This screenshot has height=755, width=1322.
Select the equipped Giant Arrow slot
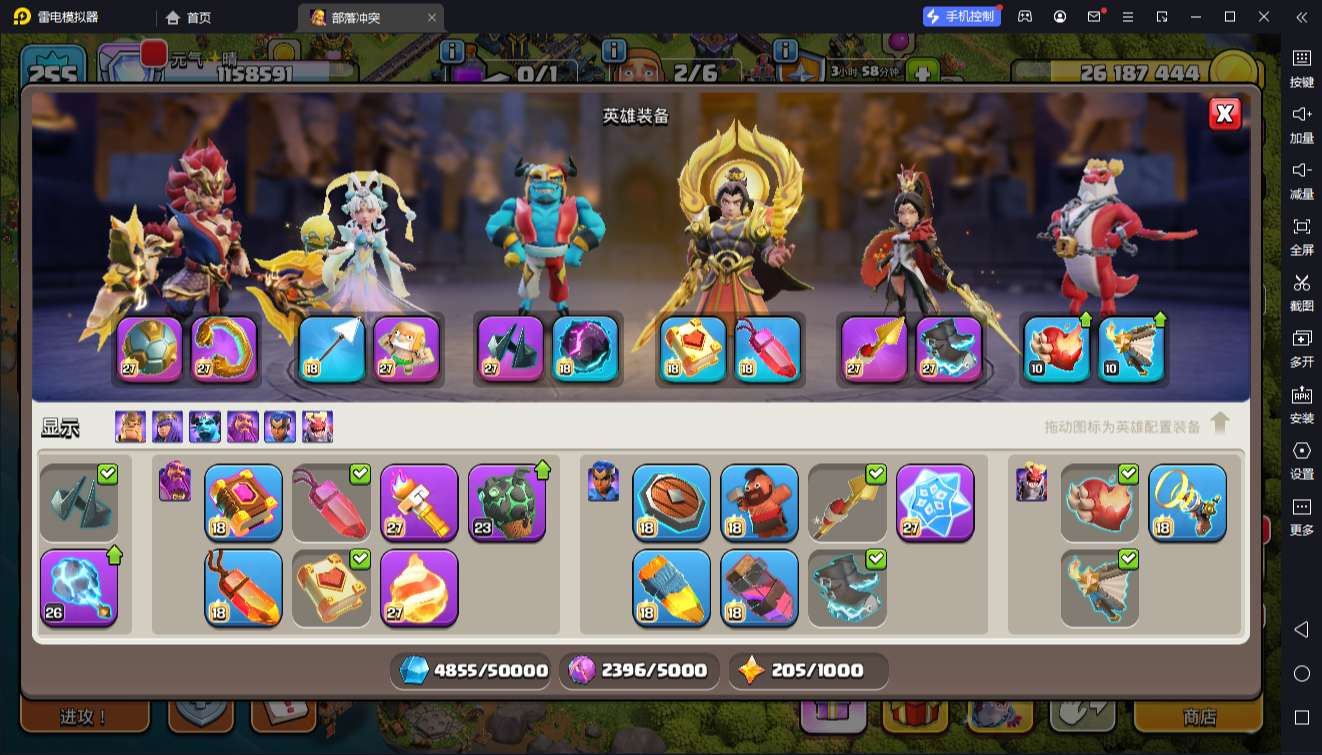331,349
